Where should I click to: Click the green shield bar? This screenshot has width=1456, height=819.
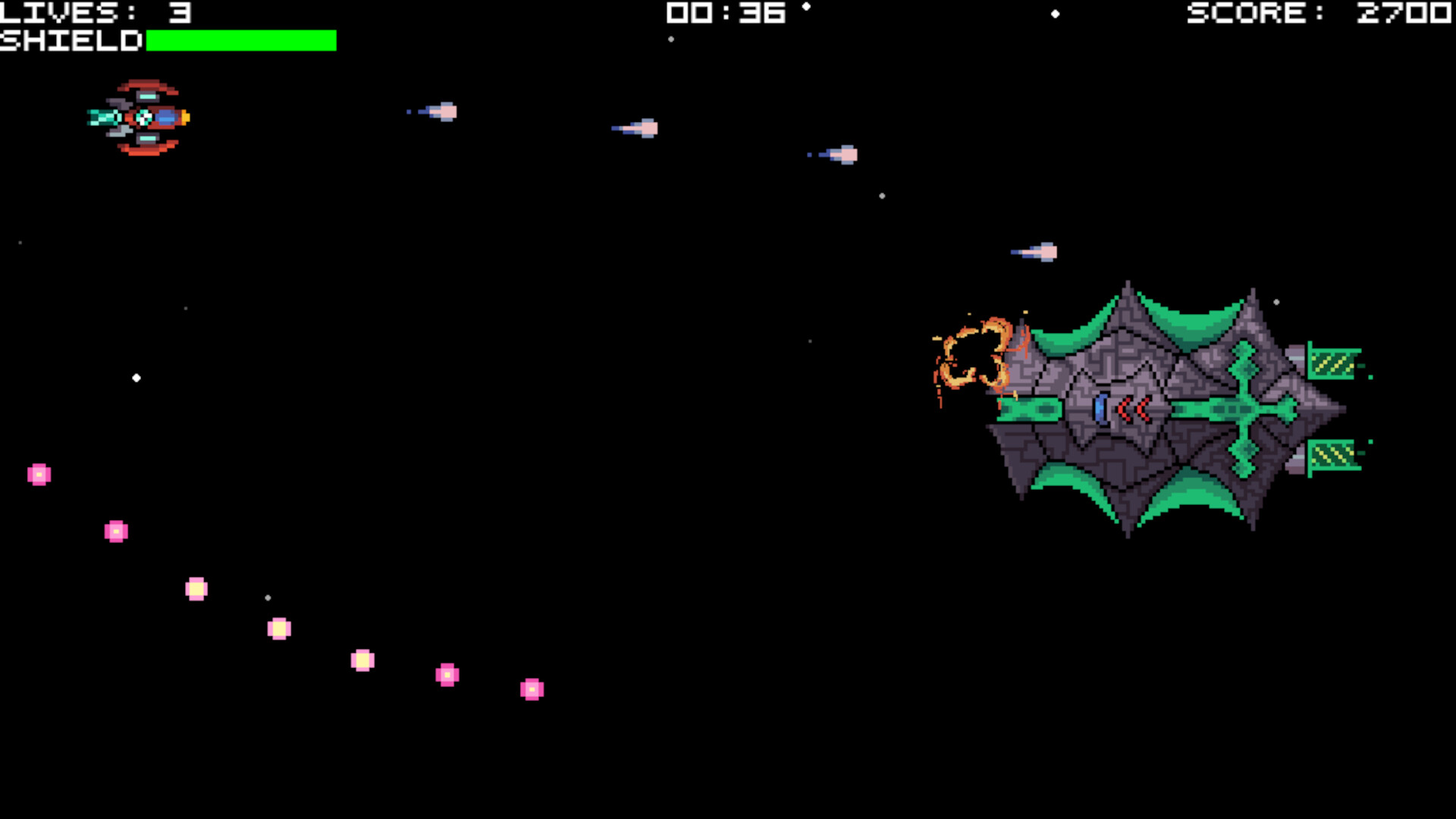(x=241, y=40)
